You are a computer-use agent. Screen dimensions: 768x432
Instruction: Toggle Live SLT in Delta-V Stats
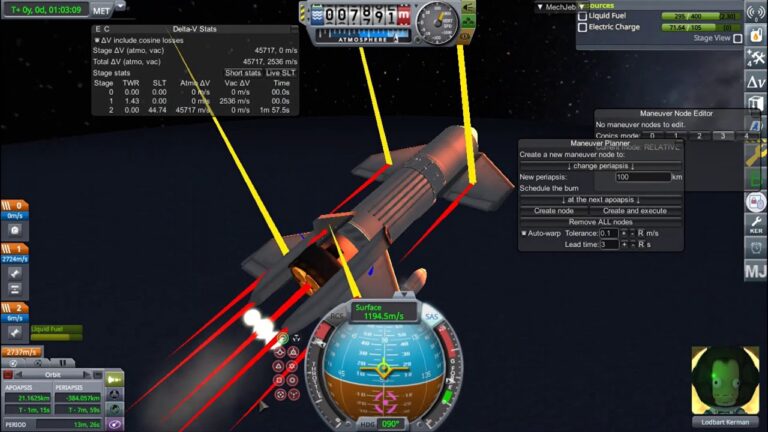pyautogui.click(x=280, y=73)
